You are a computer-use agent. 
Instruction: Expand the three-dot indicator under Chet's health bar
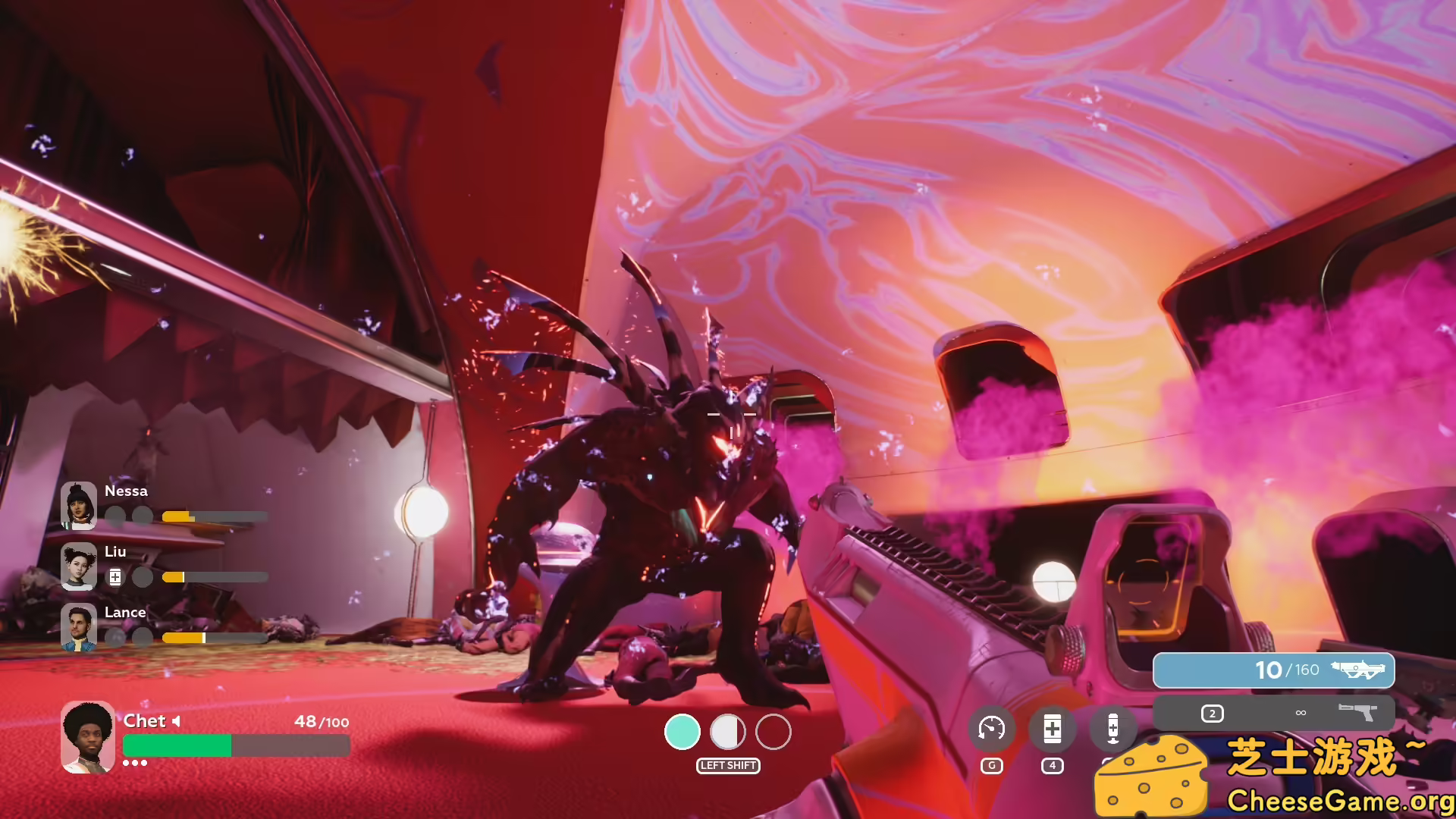coord(136,765)
